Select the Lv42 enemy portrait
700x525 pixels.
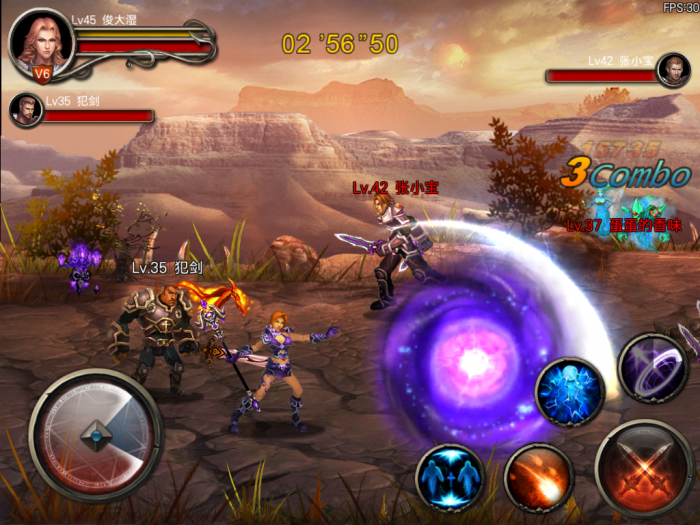coord(672,71)
